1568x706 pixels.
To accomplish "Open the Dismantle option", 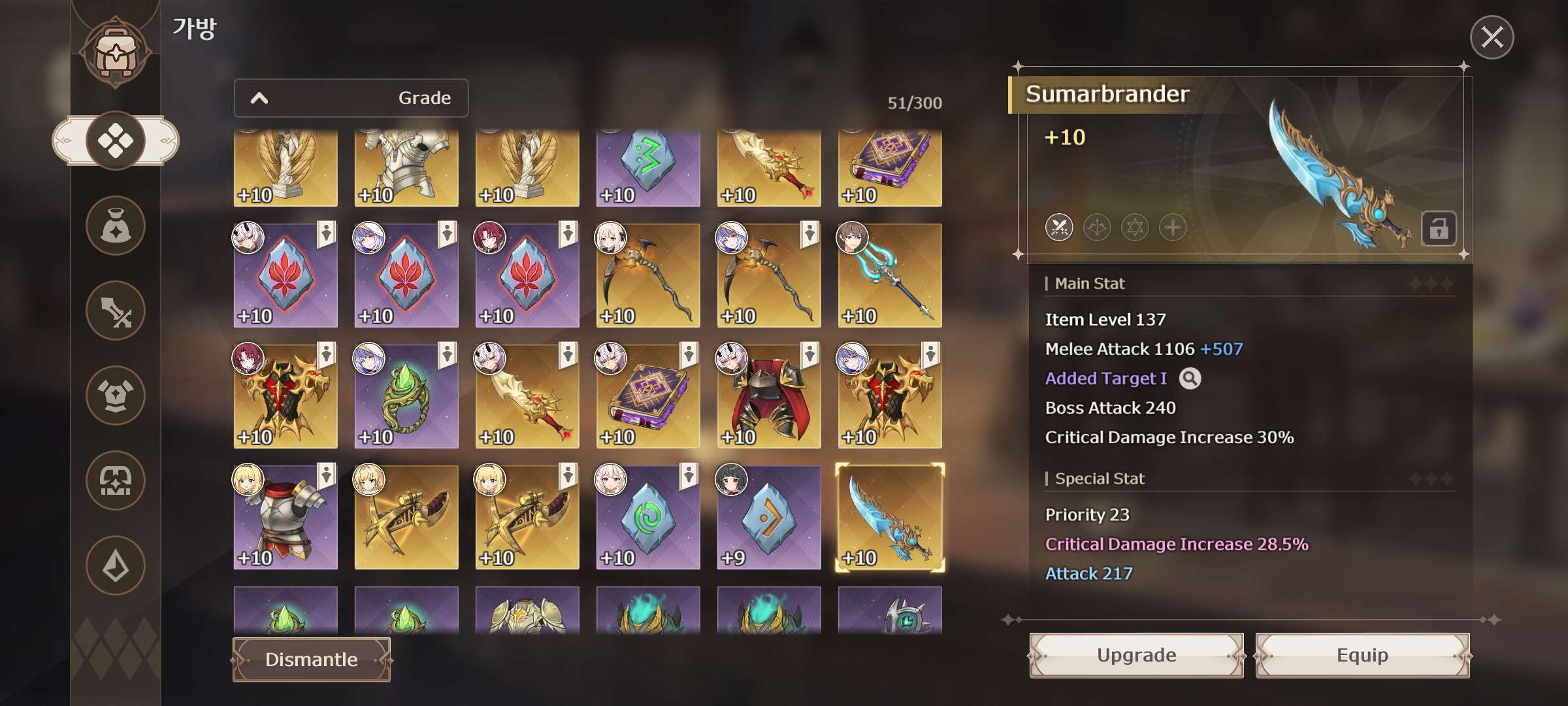I will coord(312,660).
